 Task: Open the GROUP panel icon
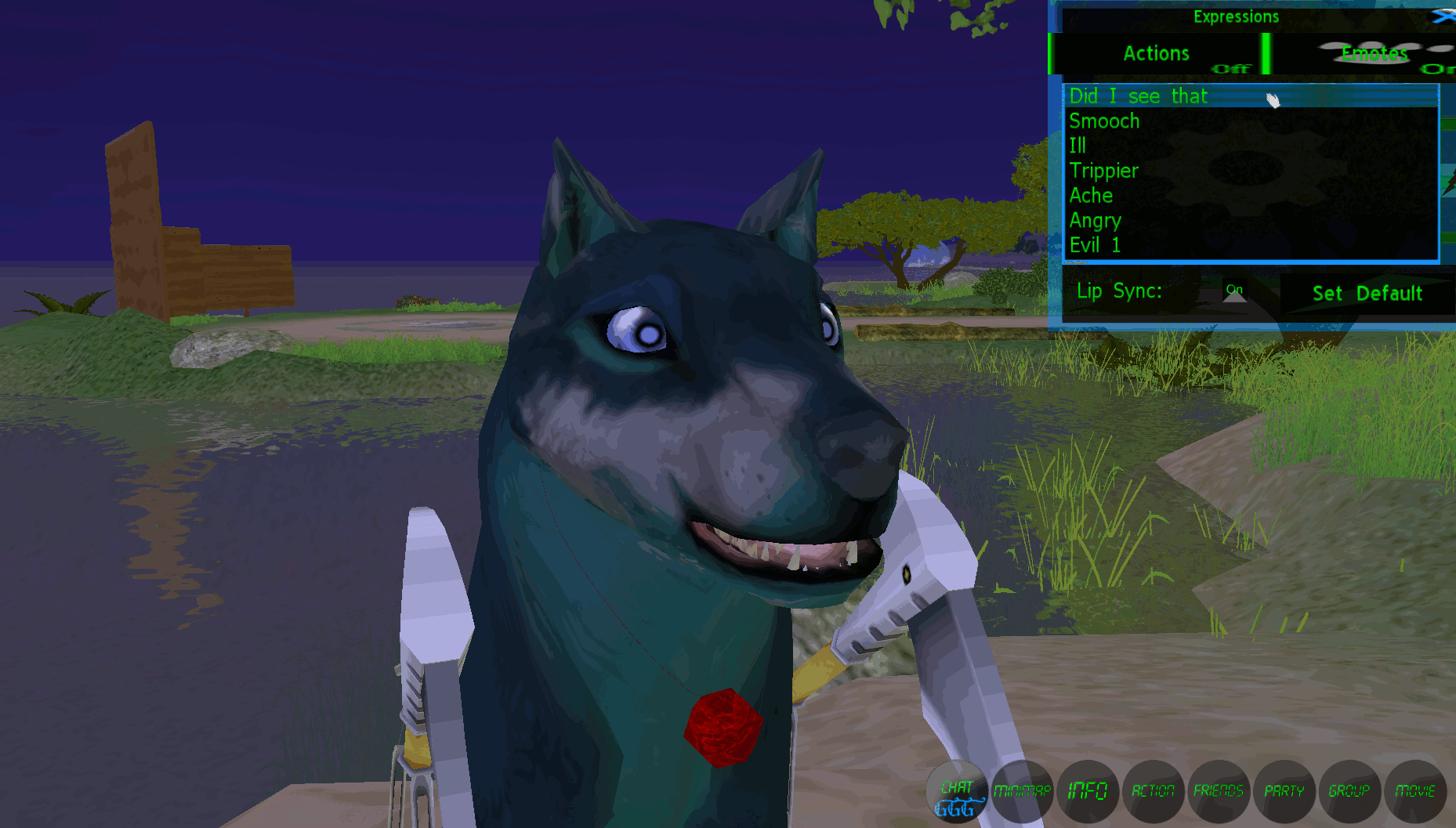click(1349, 792)
